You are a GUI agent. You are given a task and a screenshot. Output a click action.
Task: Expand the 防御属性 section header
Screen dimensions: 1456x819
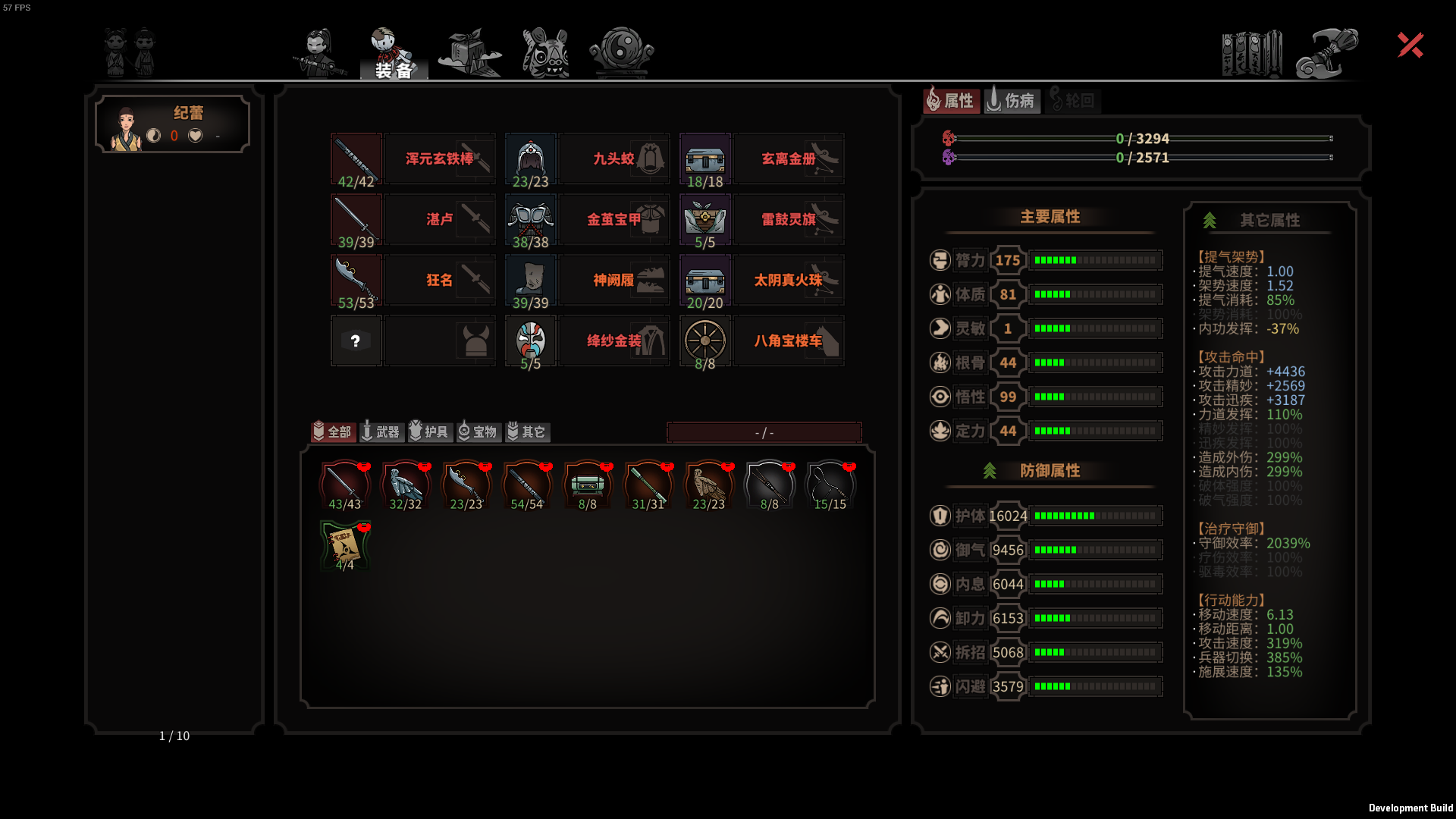point(1050,471)
